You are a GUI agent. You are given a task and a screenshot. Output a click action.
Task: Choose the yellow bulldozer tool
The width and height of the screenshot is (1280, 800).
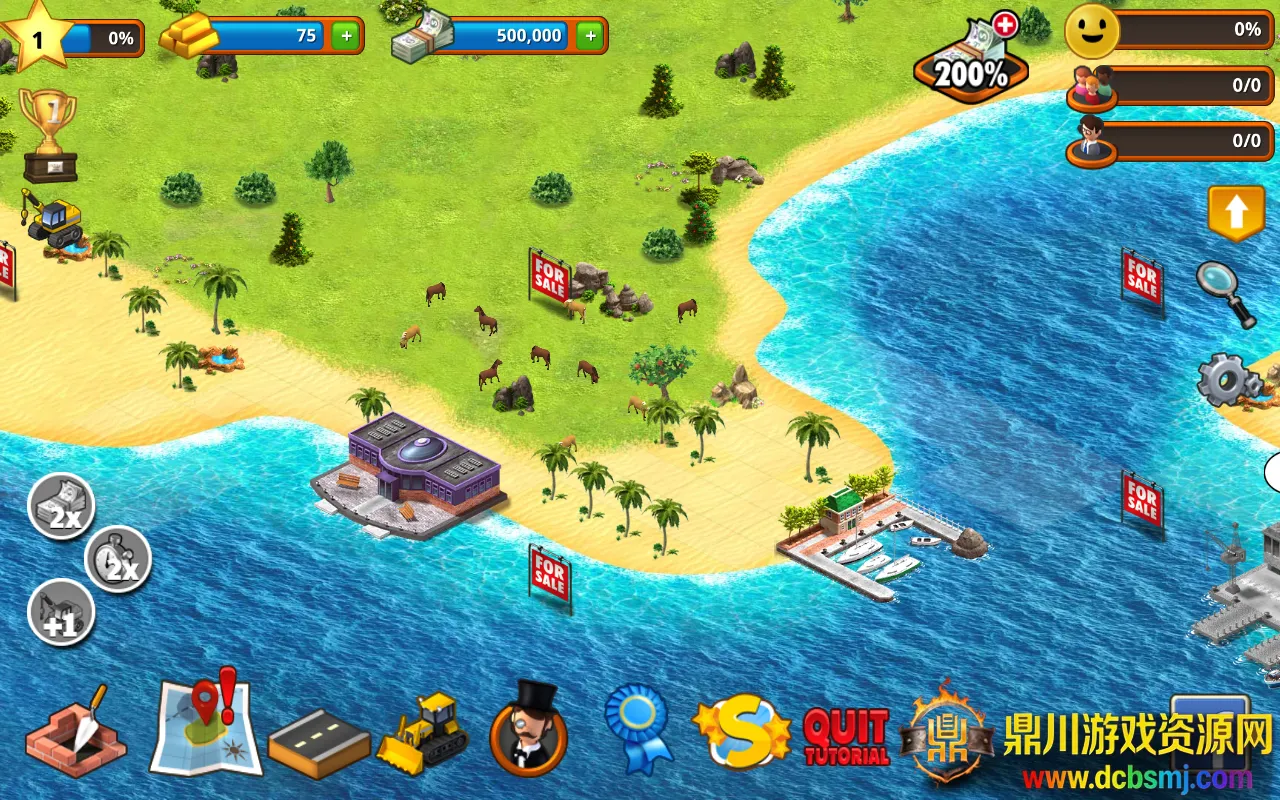[x=424, y=733]
